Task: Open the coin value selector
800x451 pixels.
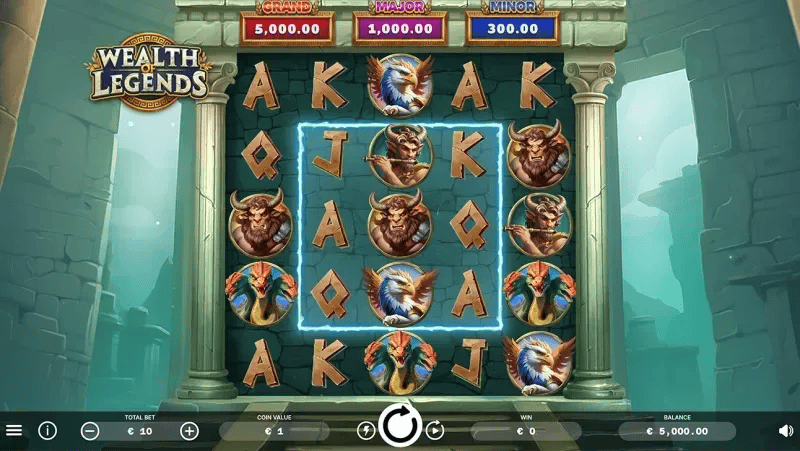Action: click(273, 431)
